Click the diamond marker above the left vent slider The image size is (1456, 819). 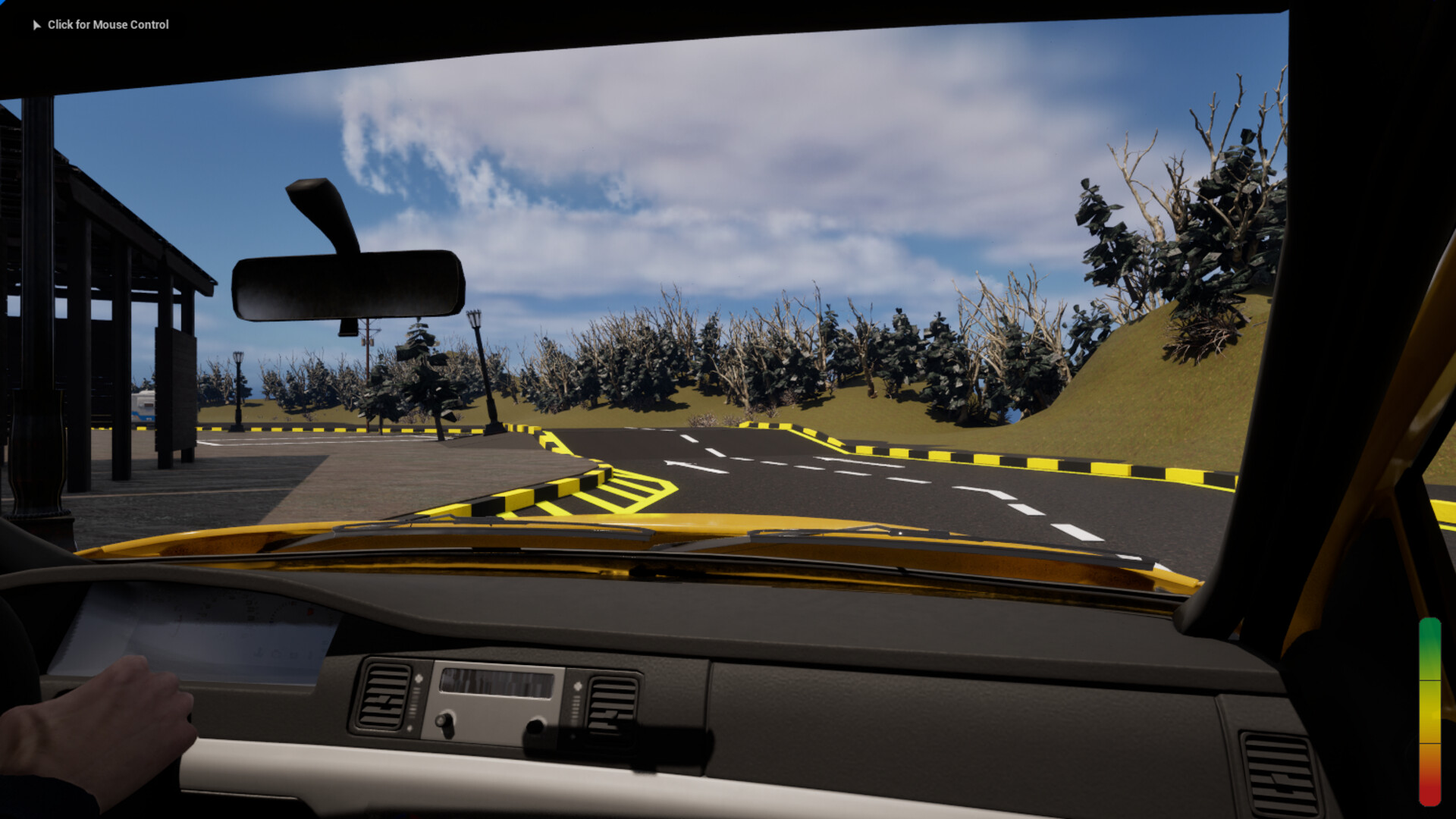[x=419, y=676]
